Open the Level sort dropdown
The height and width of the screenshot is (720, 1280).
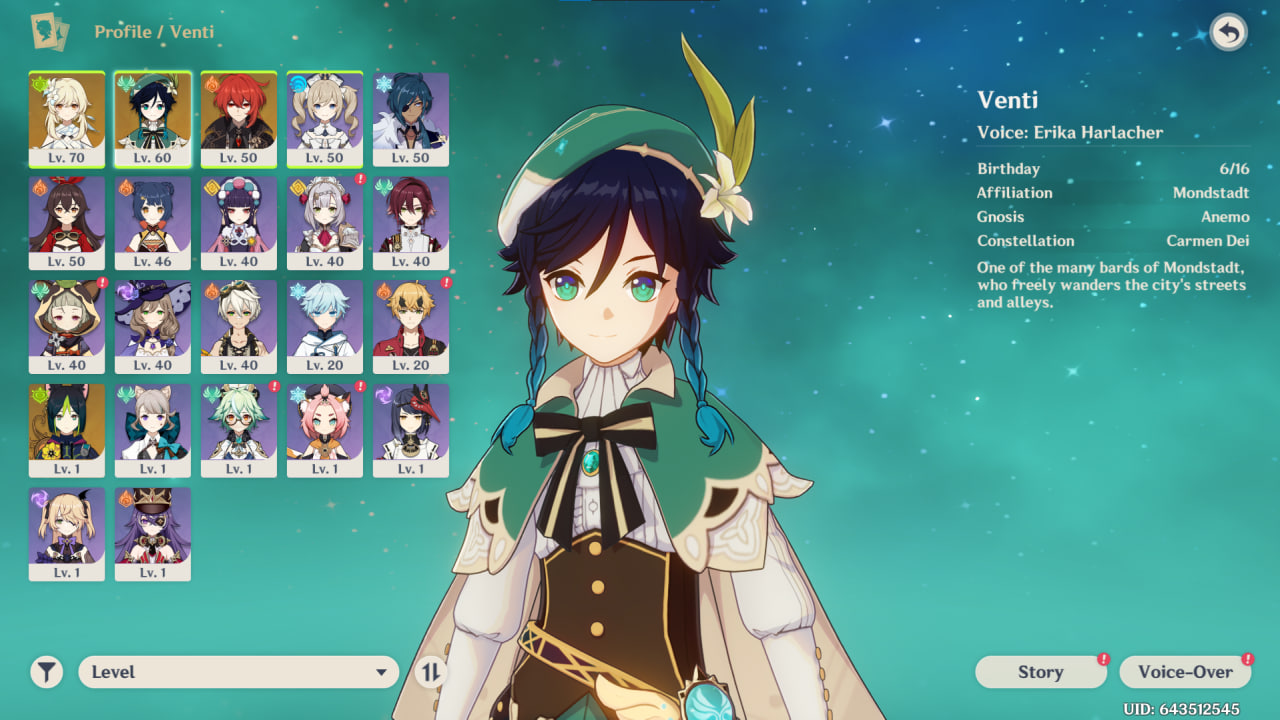[238, 672]
